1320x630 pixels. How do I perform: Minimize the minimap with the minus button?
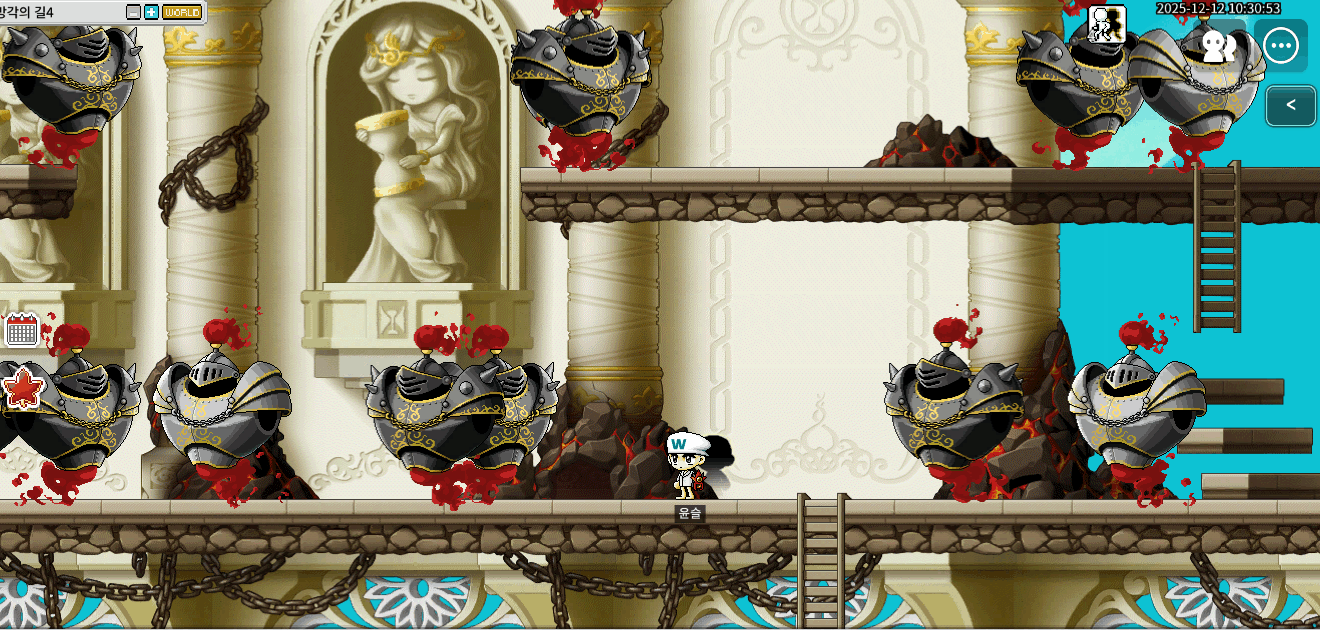coord(134,12)
